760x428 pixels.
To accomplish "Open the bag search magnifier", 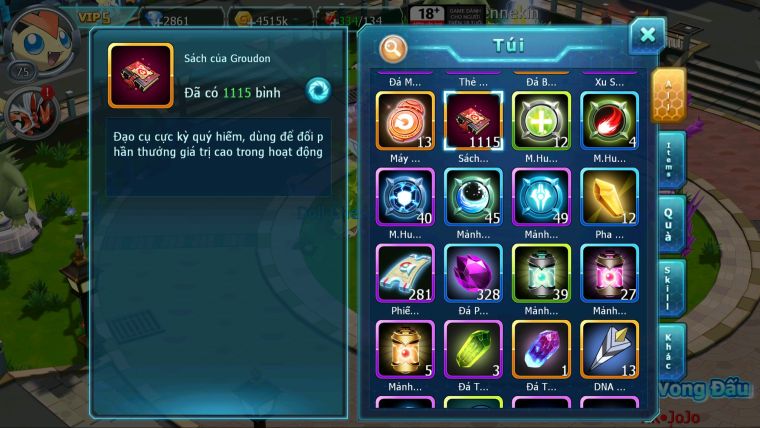I will (394, 47).
